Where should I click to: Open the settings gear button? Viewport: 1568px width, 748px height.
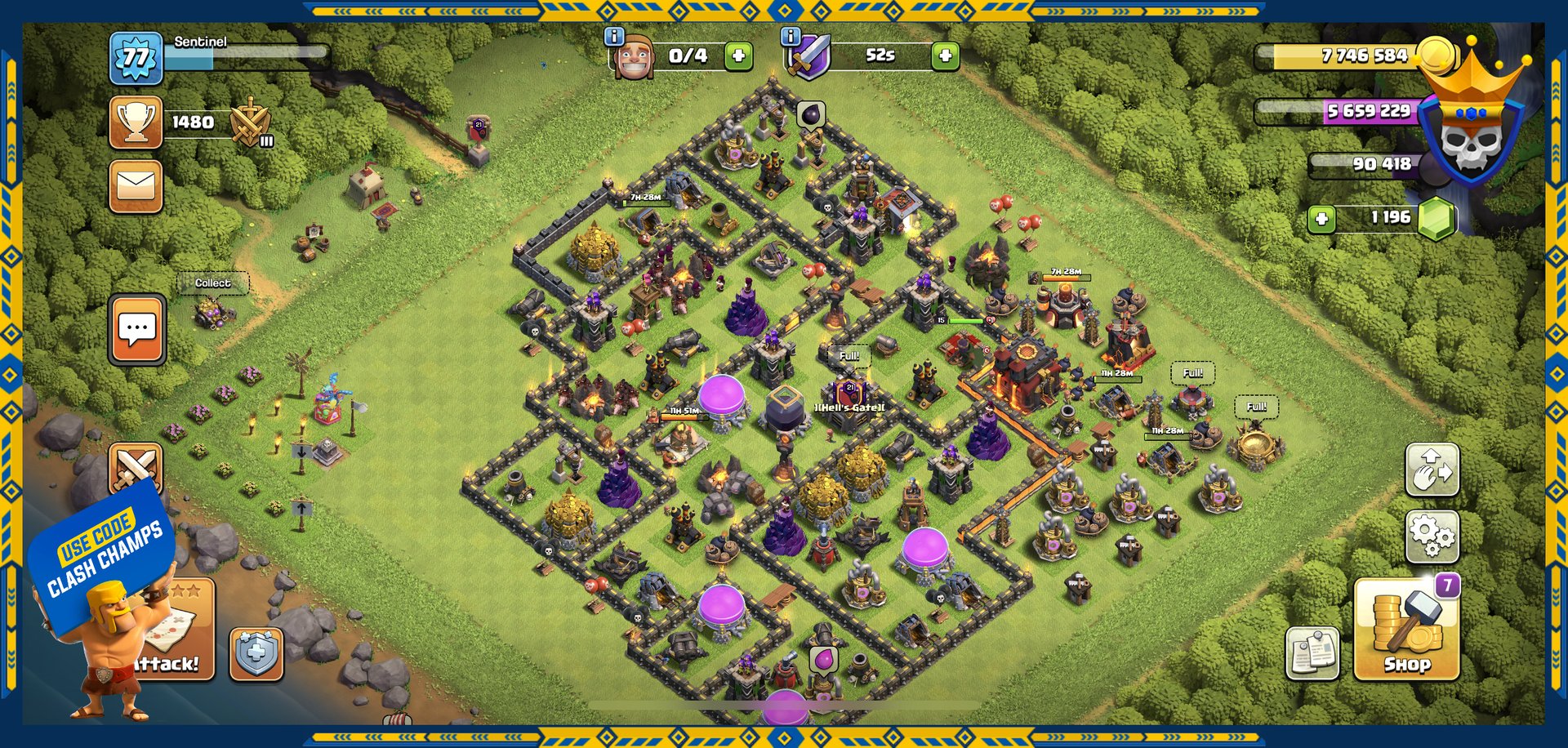tap(1432, 537)
